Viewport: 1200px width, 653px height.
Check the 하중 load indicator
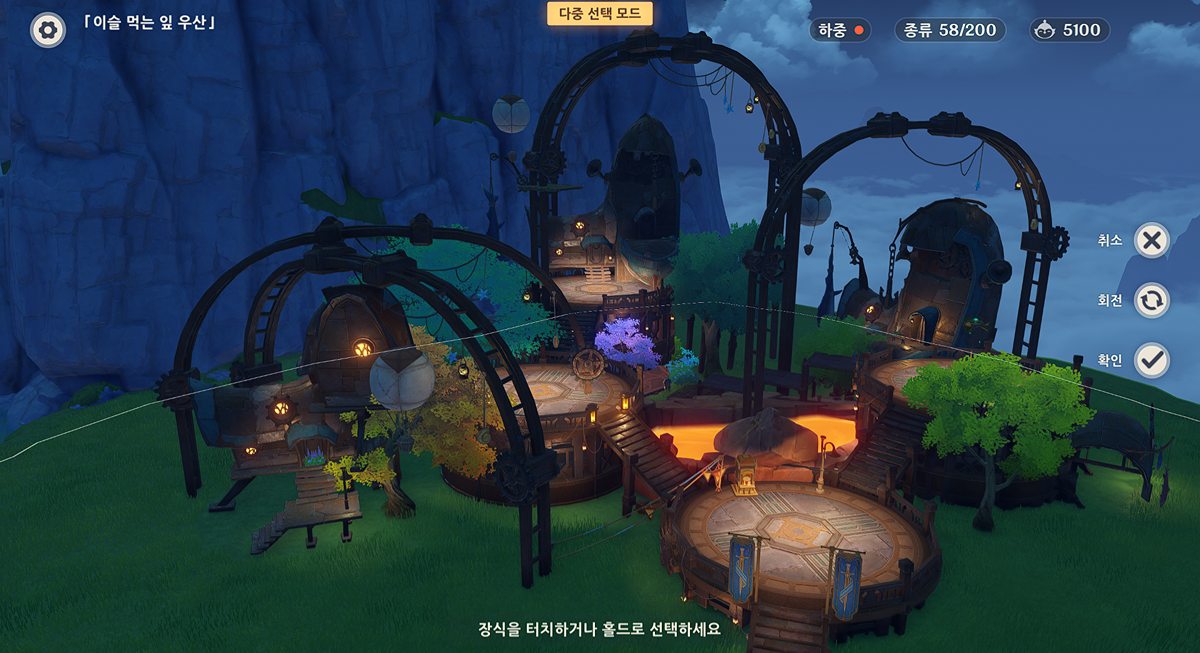840,30
